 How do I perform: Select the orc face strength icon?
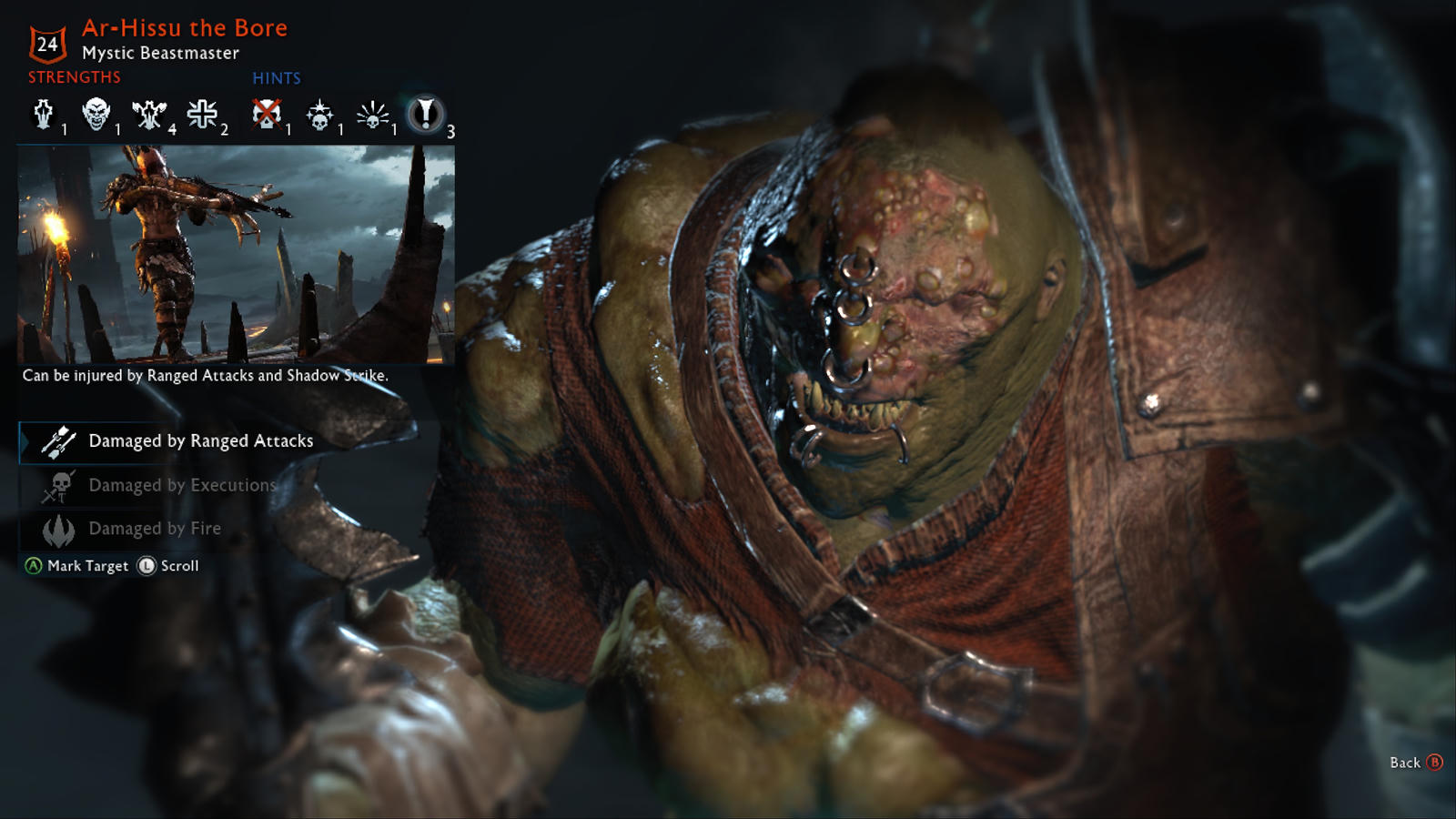(x=96, y=115)
